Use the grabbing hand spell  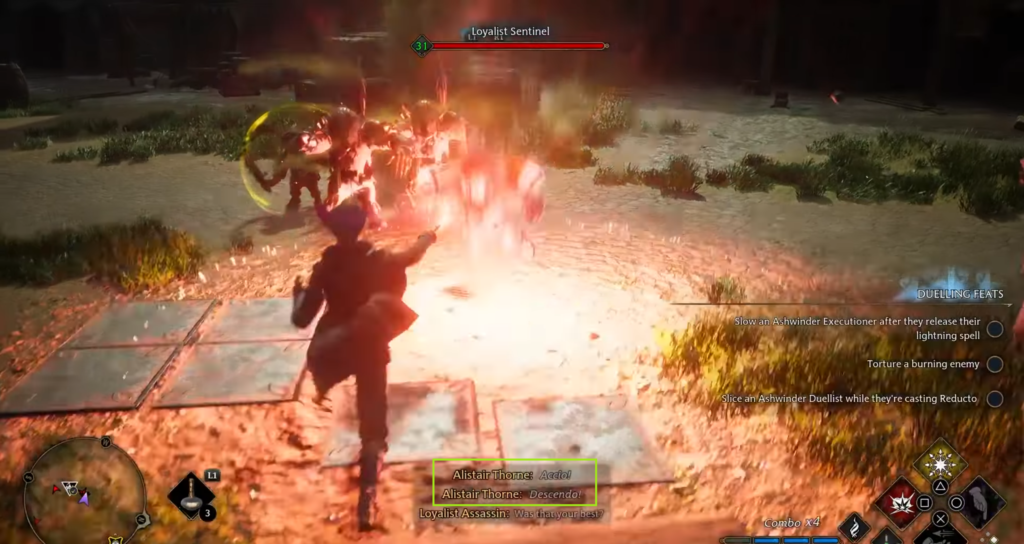[981, 502]
